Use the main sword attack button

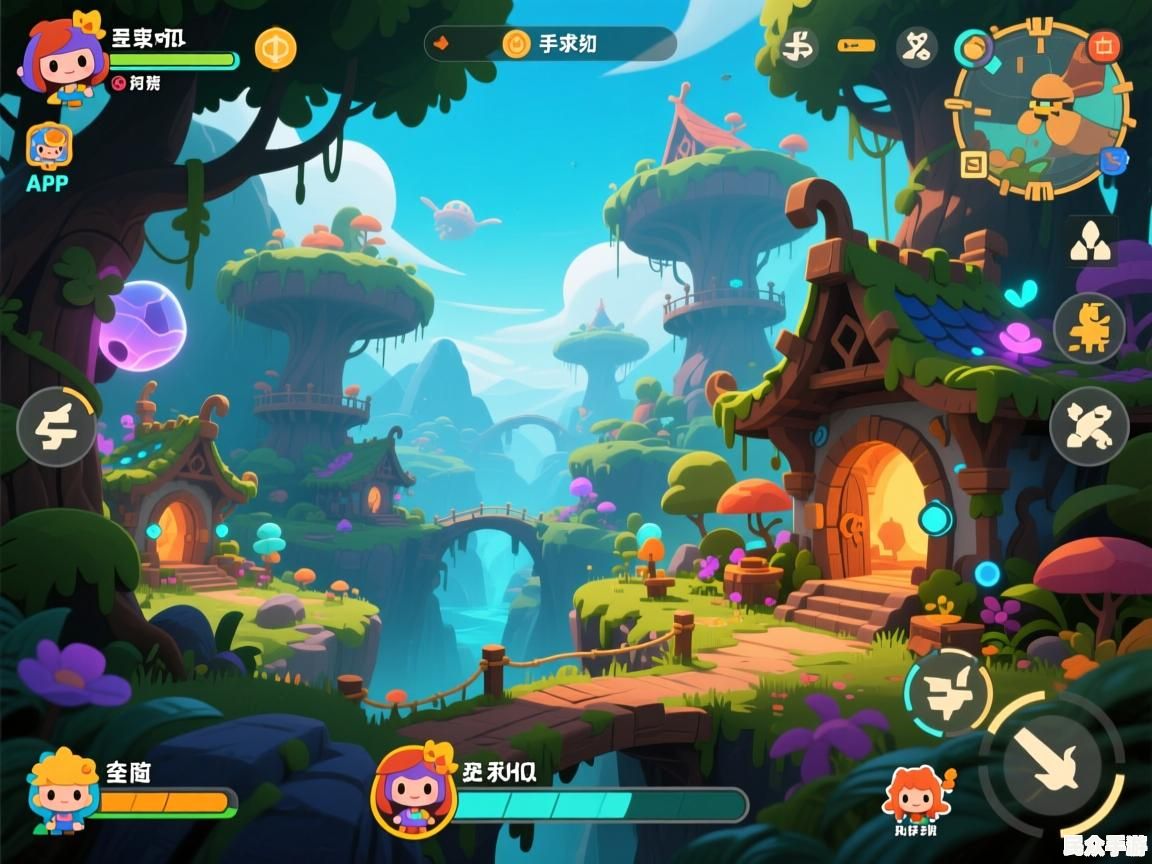[1052, 765]
